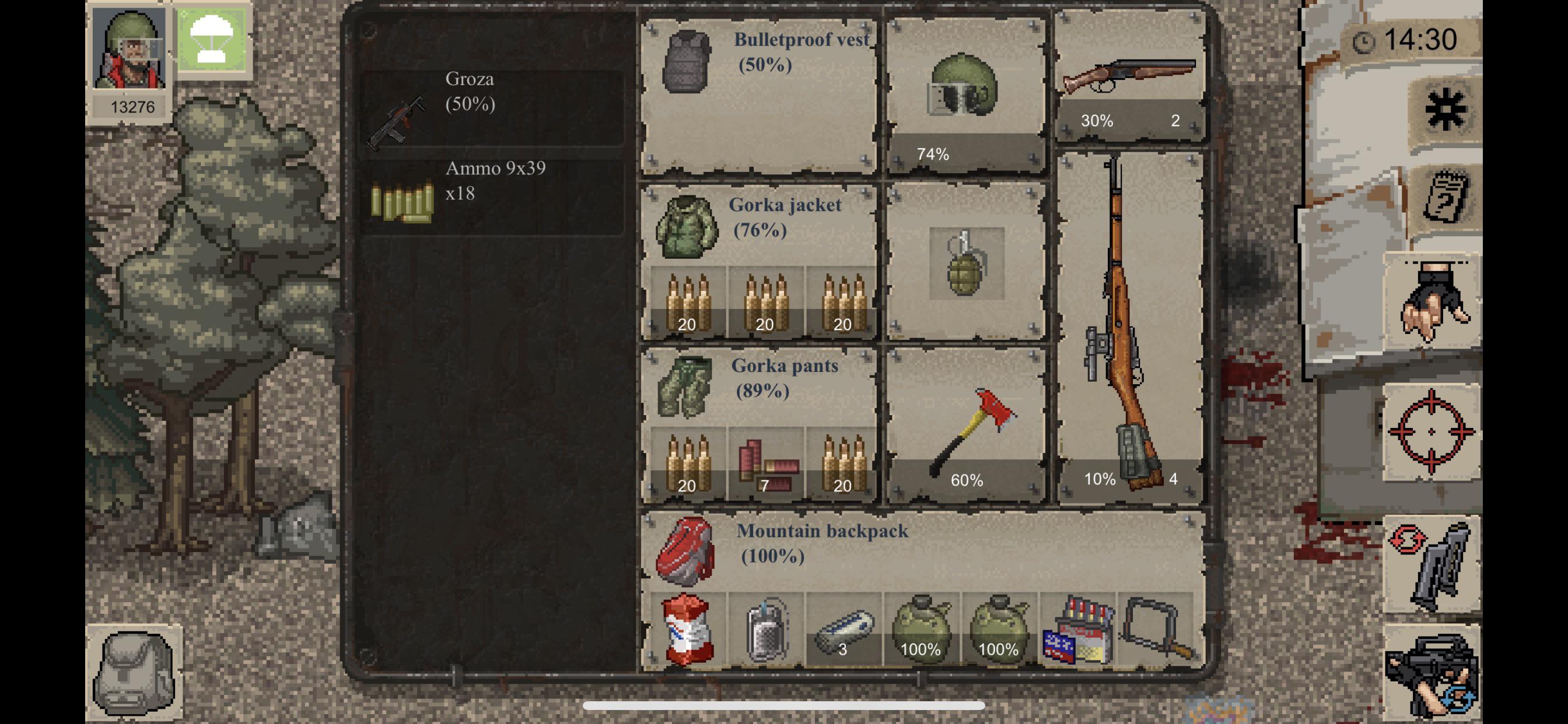
Task: Select the Groza rifle in loot list
Action: pos(492,109)
